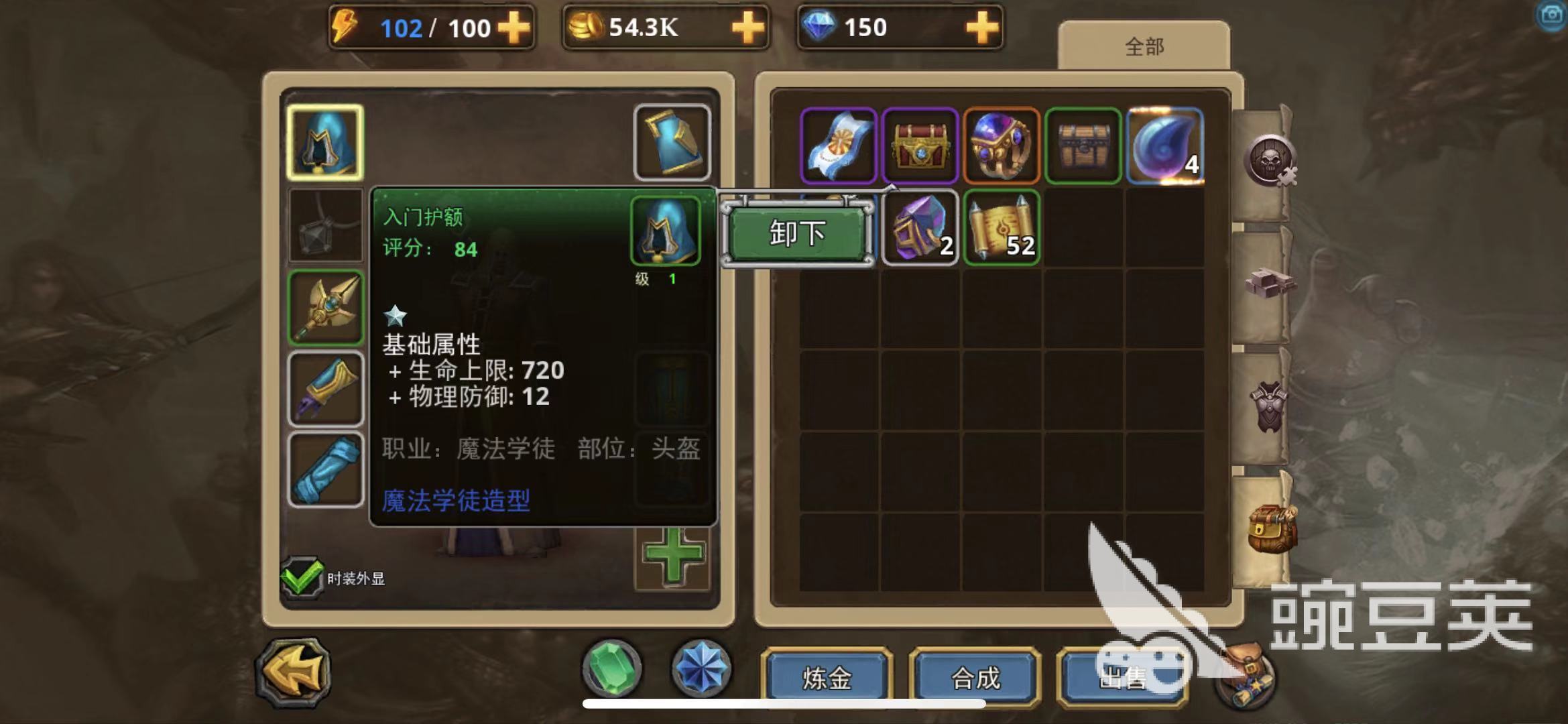The width and height of the screenshot is (1568, 724).
Task: Select the red gold treasure chest item
Action: (x=920, y=145)
